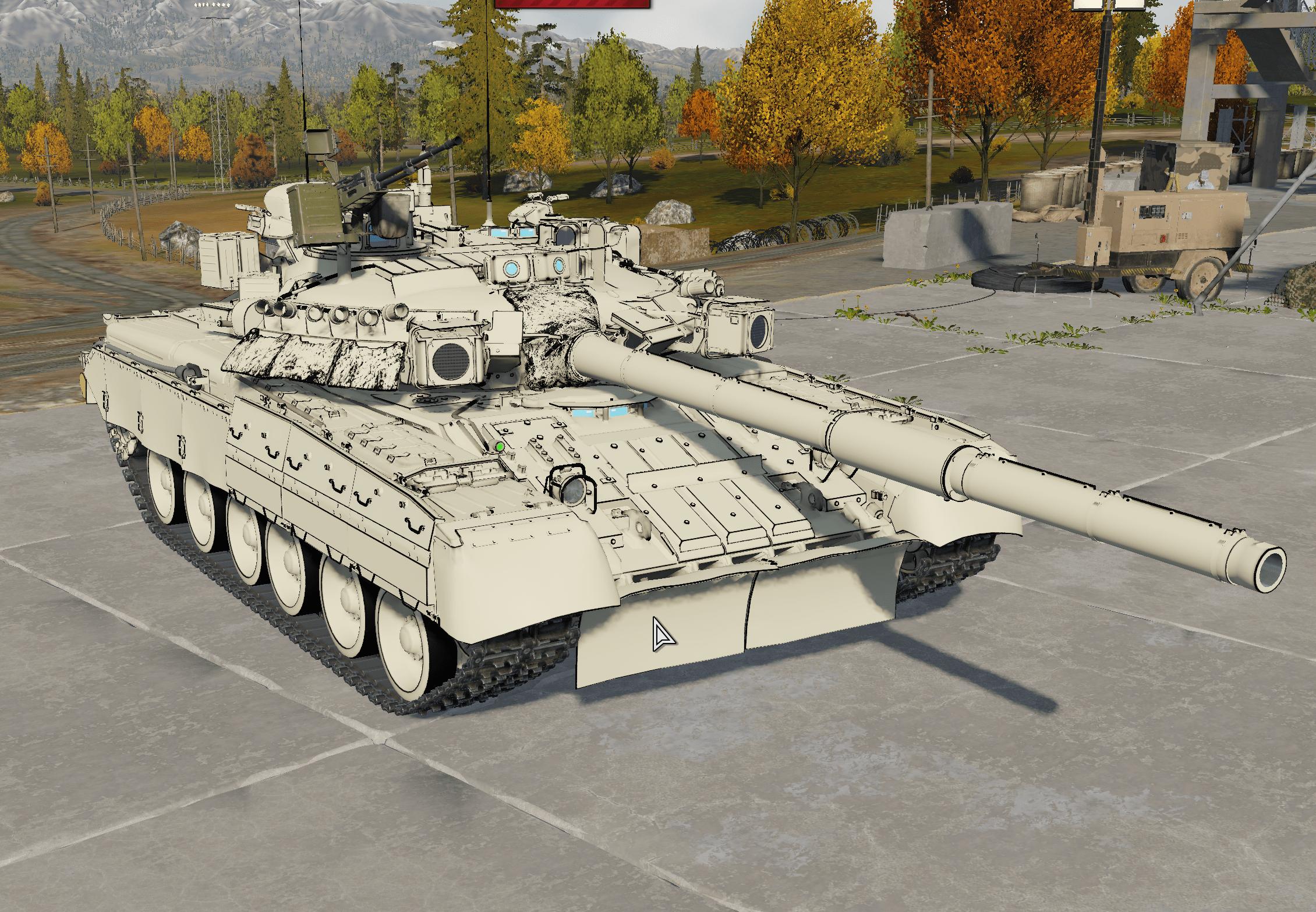Click the red striped button

(572, 3)
